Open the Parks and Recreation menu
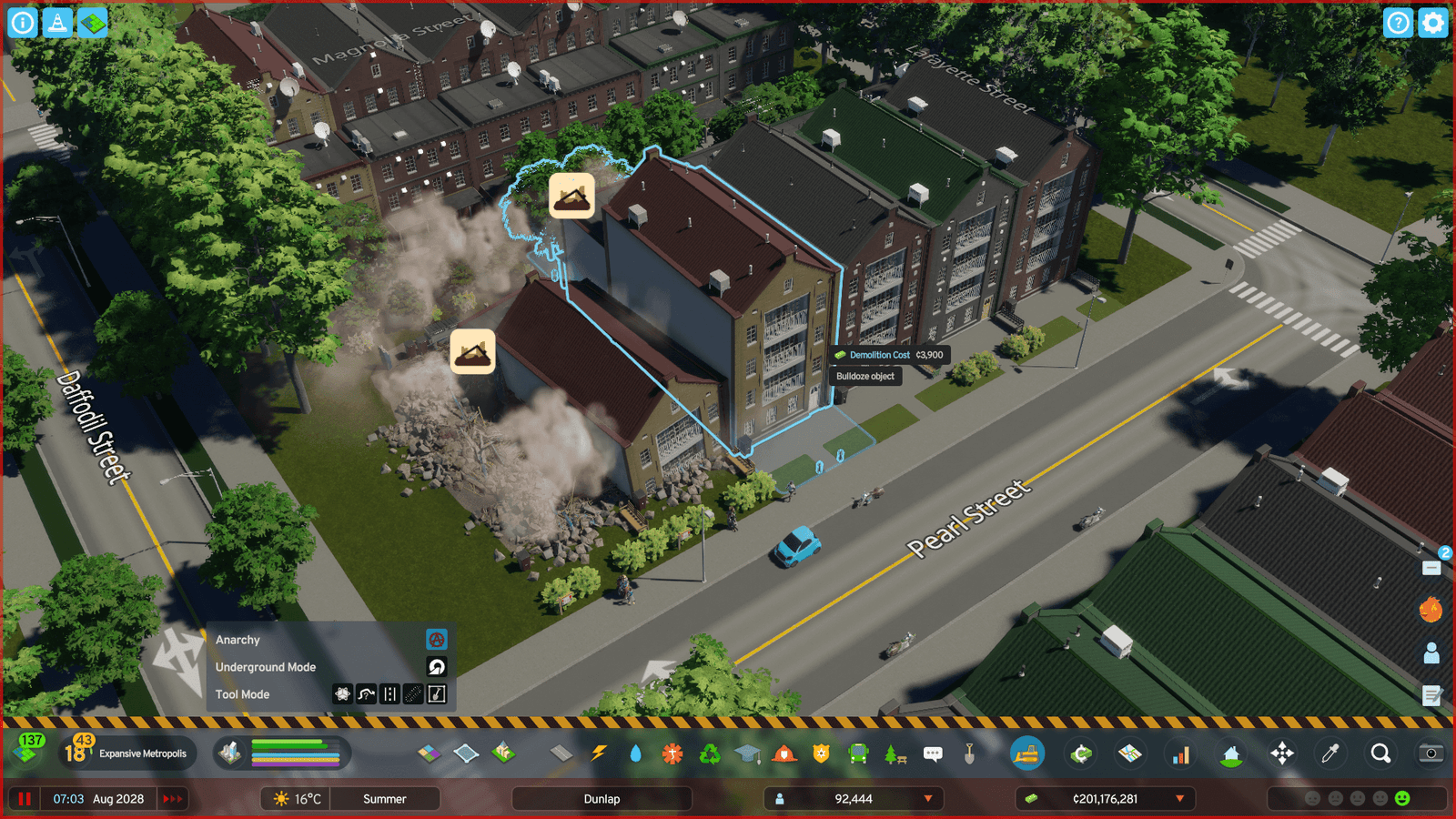This screenshot has width=1456, height=819. tap(895, 753)
